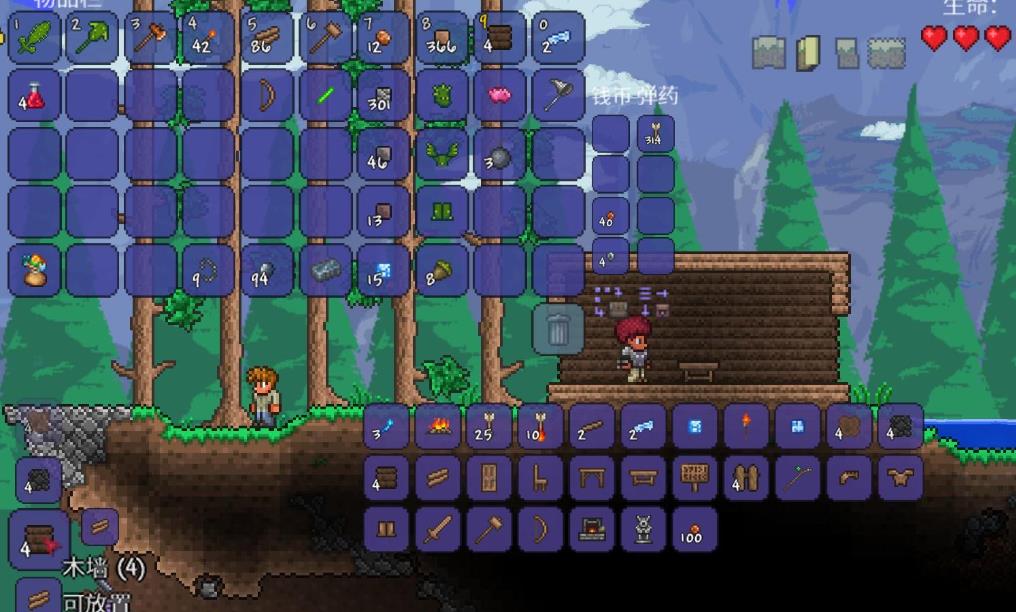Craft the wooden sign recipe
Viewport: 1016px width, 612px height.
click(x=695, y=478)
